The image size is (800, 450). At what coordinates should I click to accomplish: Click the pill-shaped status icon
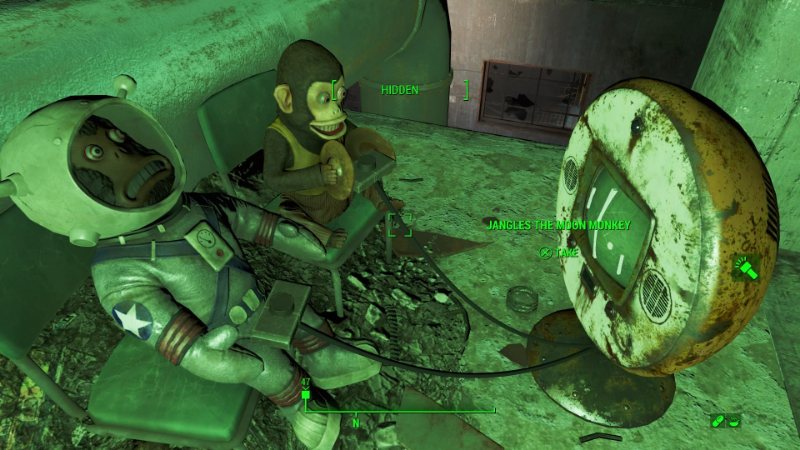click(718, 420)
